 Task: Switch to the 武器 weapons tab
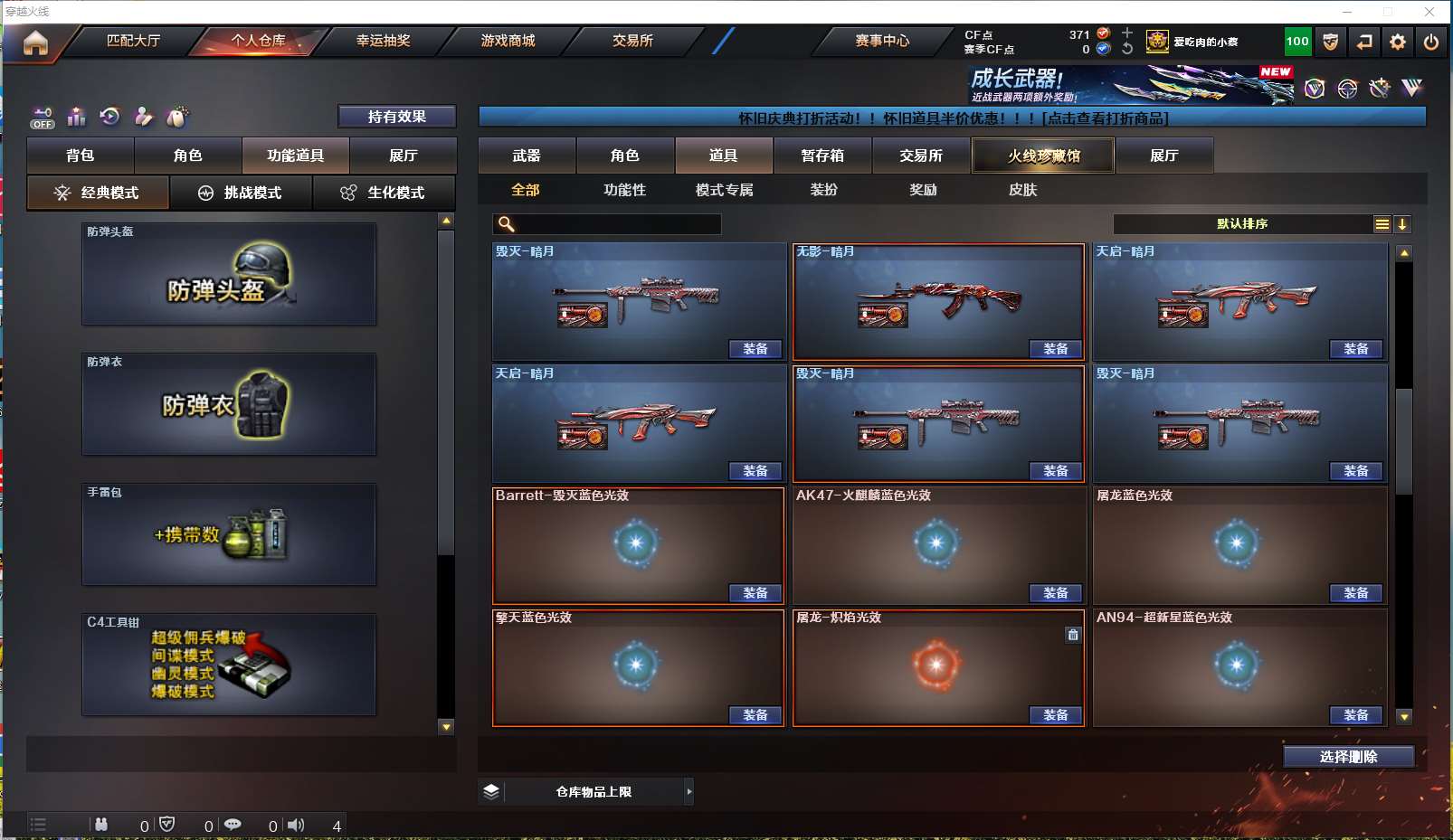point(527,156)
